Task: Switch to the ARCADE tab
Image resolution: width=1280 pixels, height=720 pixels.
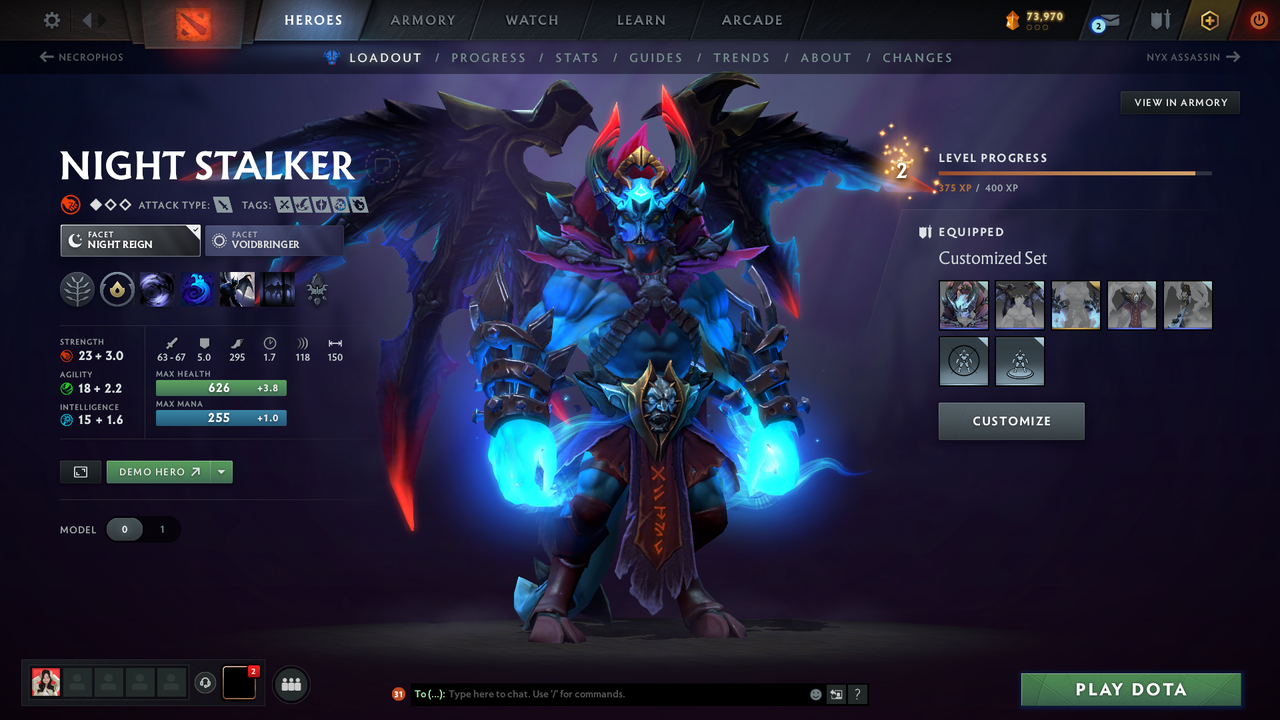Action: click(751, 20)
